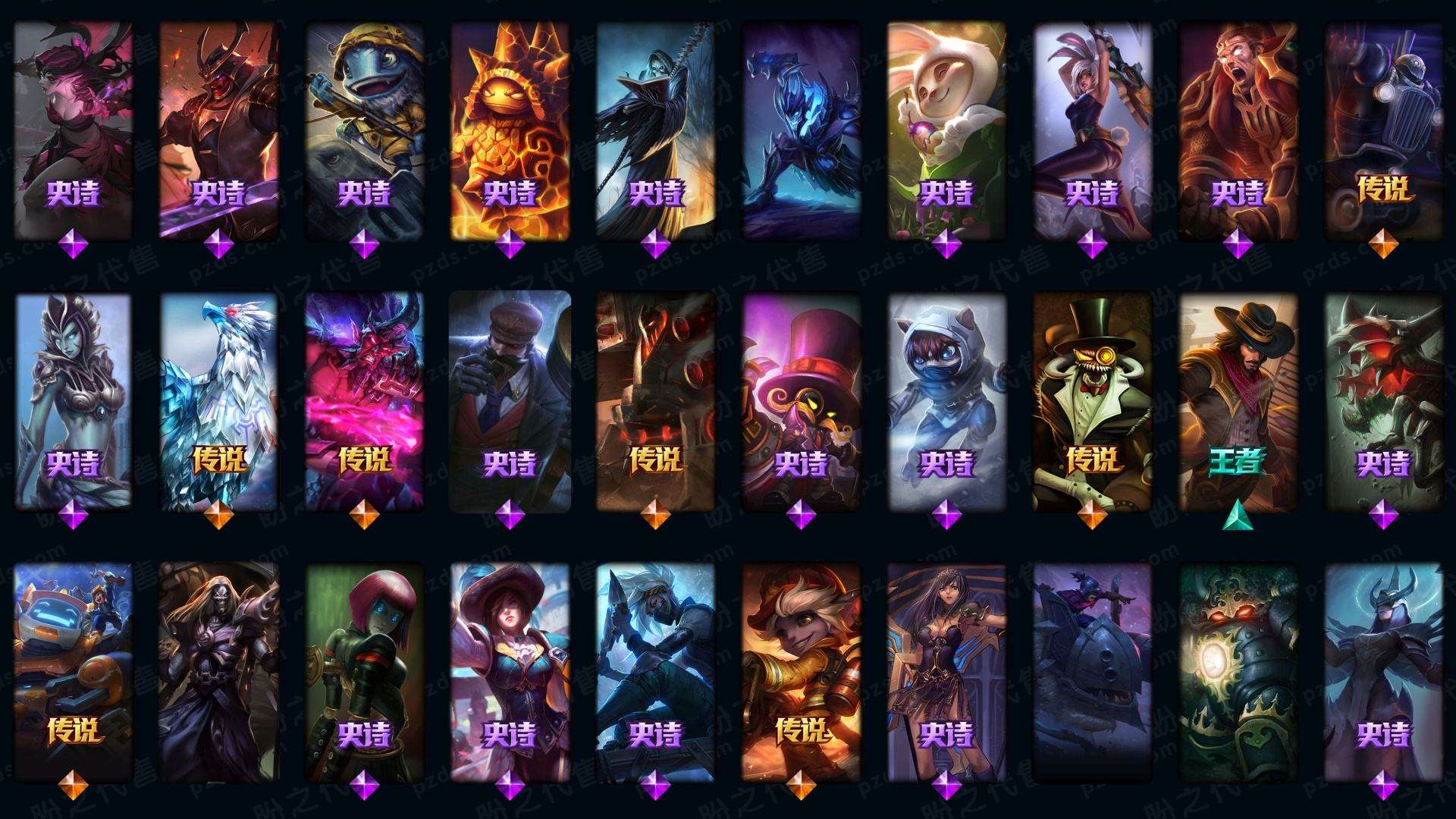Open the serpent woman skin card

[x=73, y=400]
